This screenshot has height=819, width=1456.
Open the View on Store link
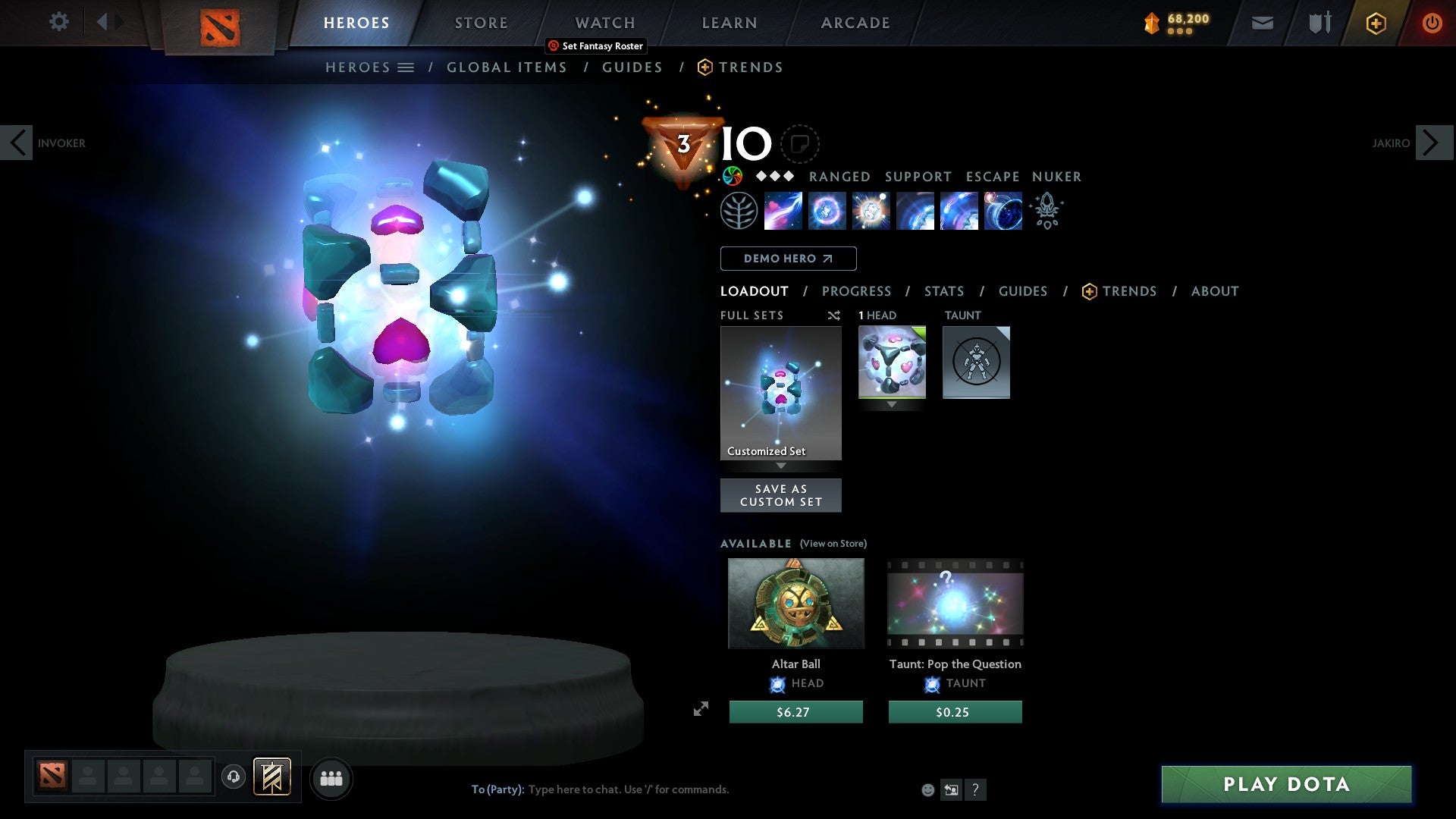click(x=833, y=544)
